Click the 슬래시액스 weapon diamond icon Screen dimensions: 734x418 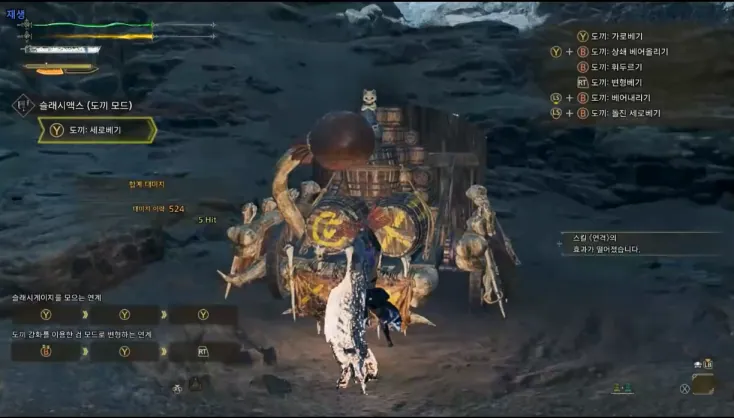(x=22, y=105)
